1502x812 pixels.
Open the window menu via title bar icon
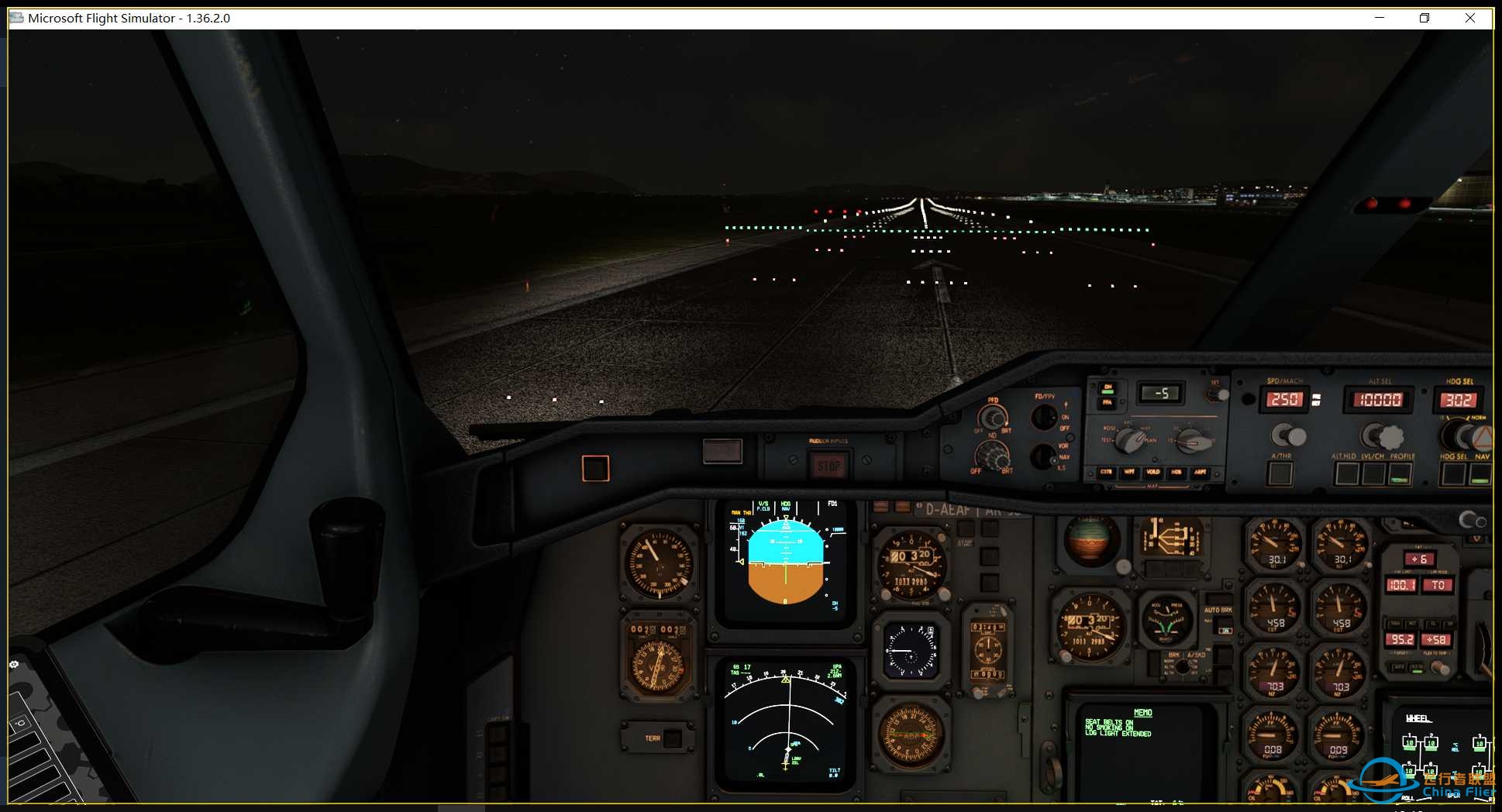[x=16, y=18]
